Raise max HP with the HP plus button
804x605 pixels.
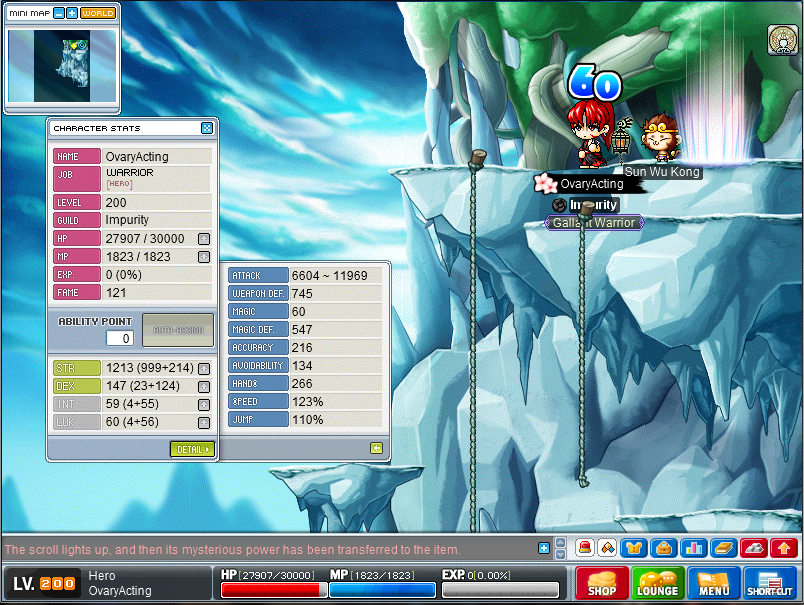(204, 238)
